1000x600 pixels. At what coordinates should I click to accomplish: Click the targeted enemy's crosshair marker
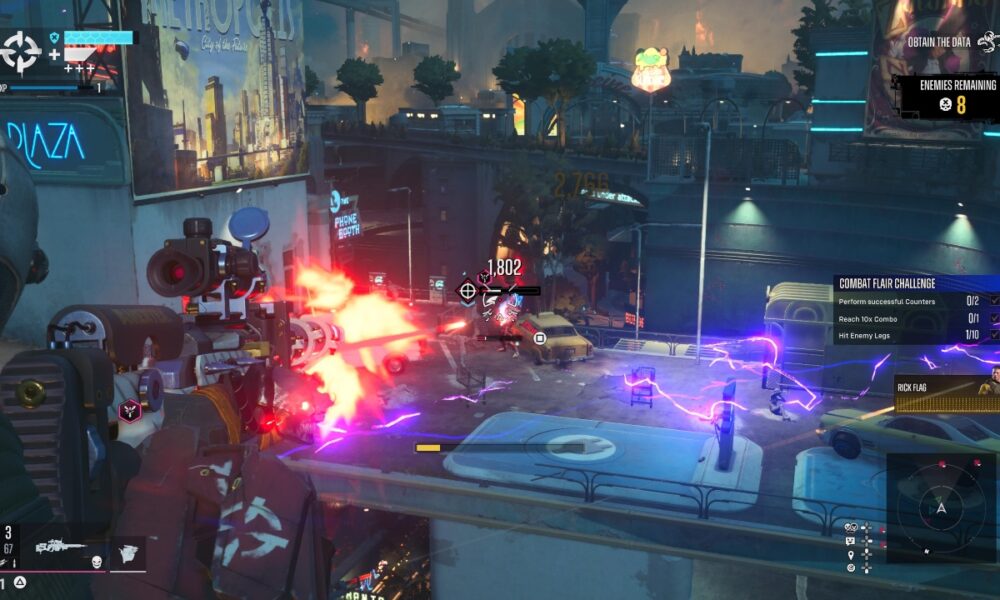[x=467, y=291]
